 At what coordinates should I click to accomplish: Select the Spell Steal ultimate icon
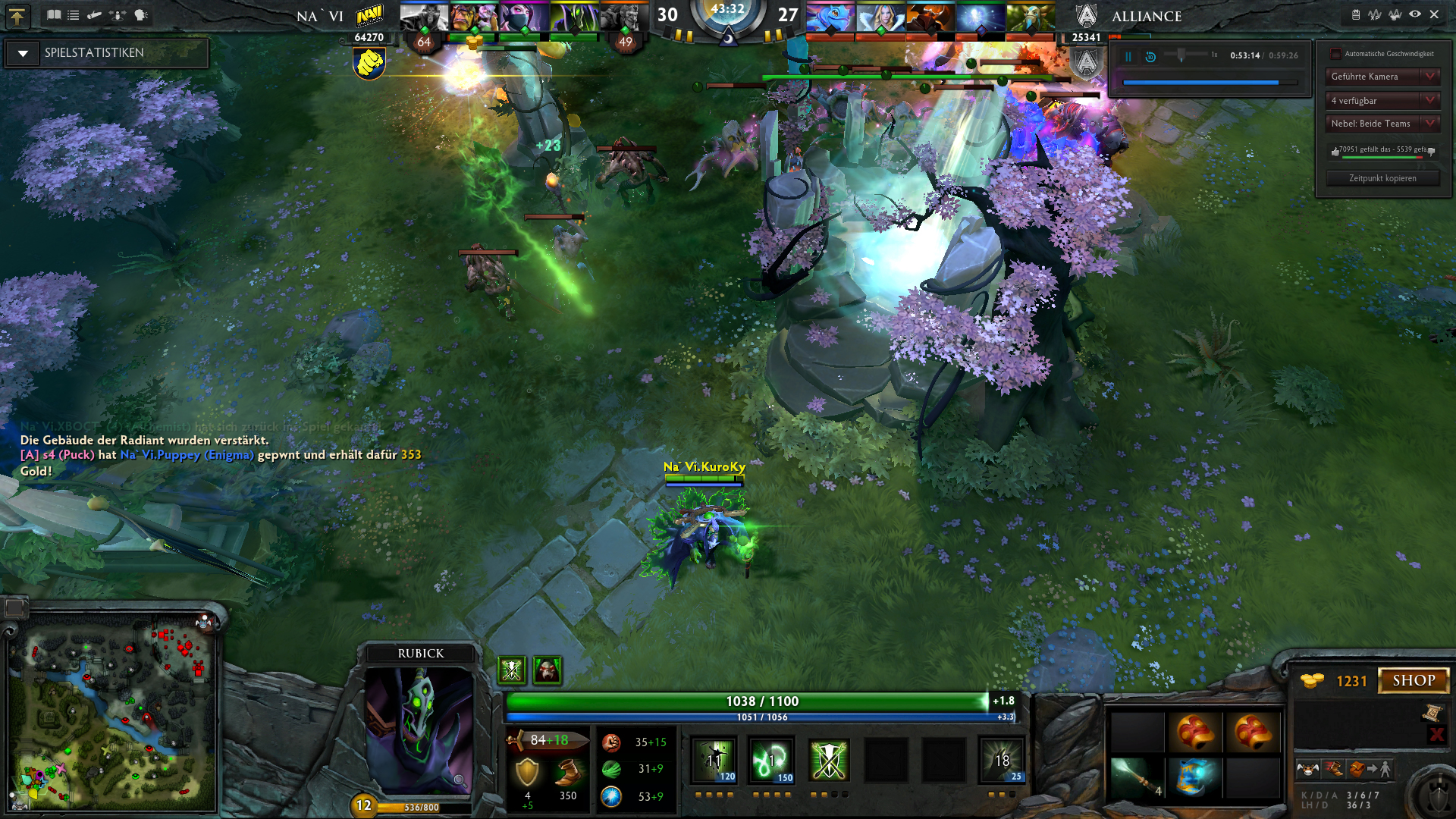(1002, 760)
